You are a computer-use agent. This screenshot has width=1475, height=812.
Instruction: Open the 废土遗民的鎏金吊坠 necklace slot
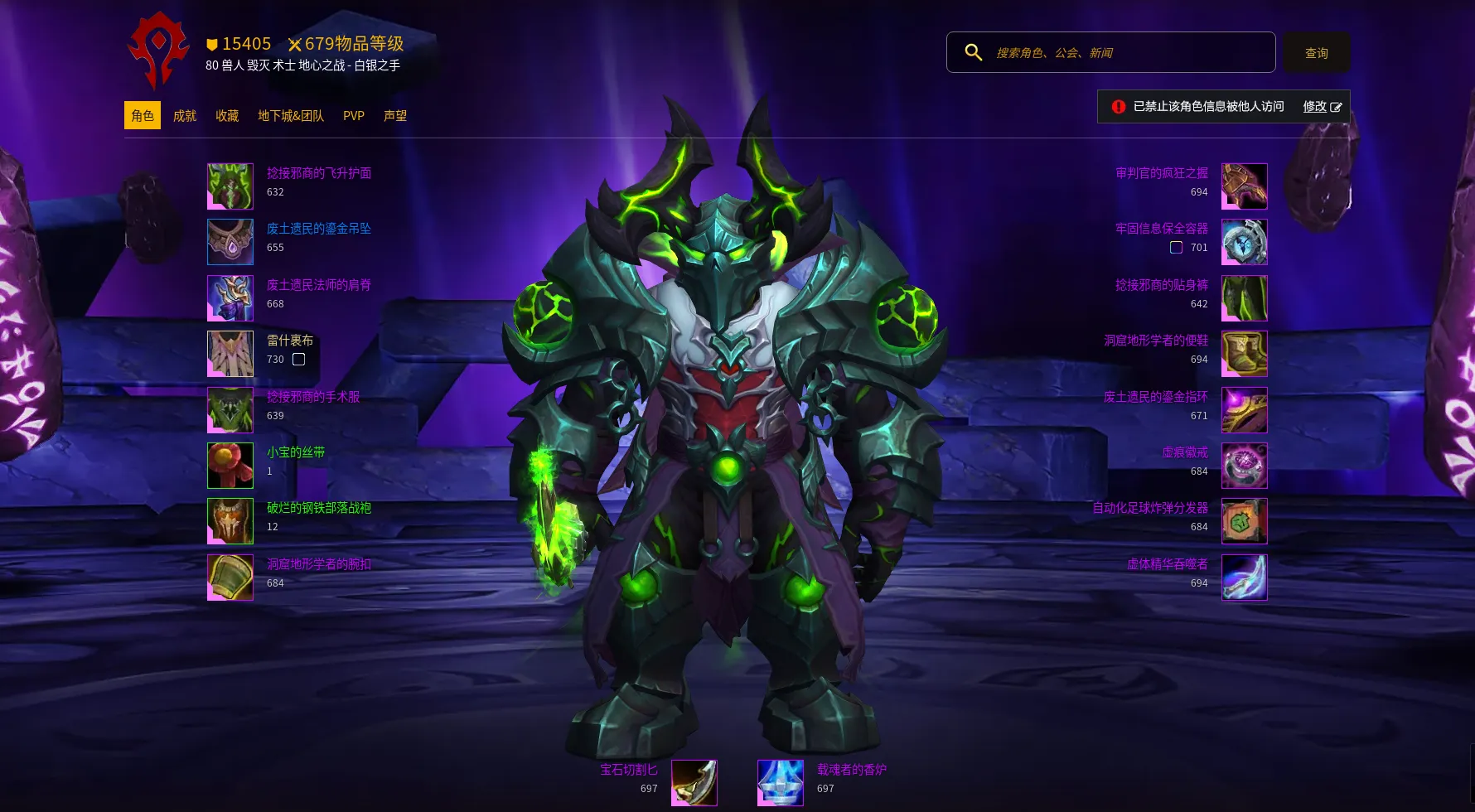(230, 242)
